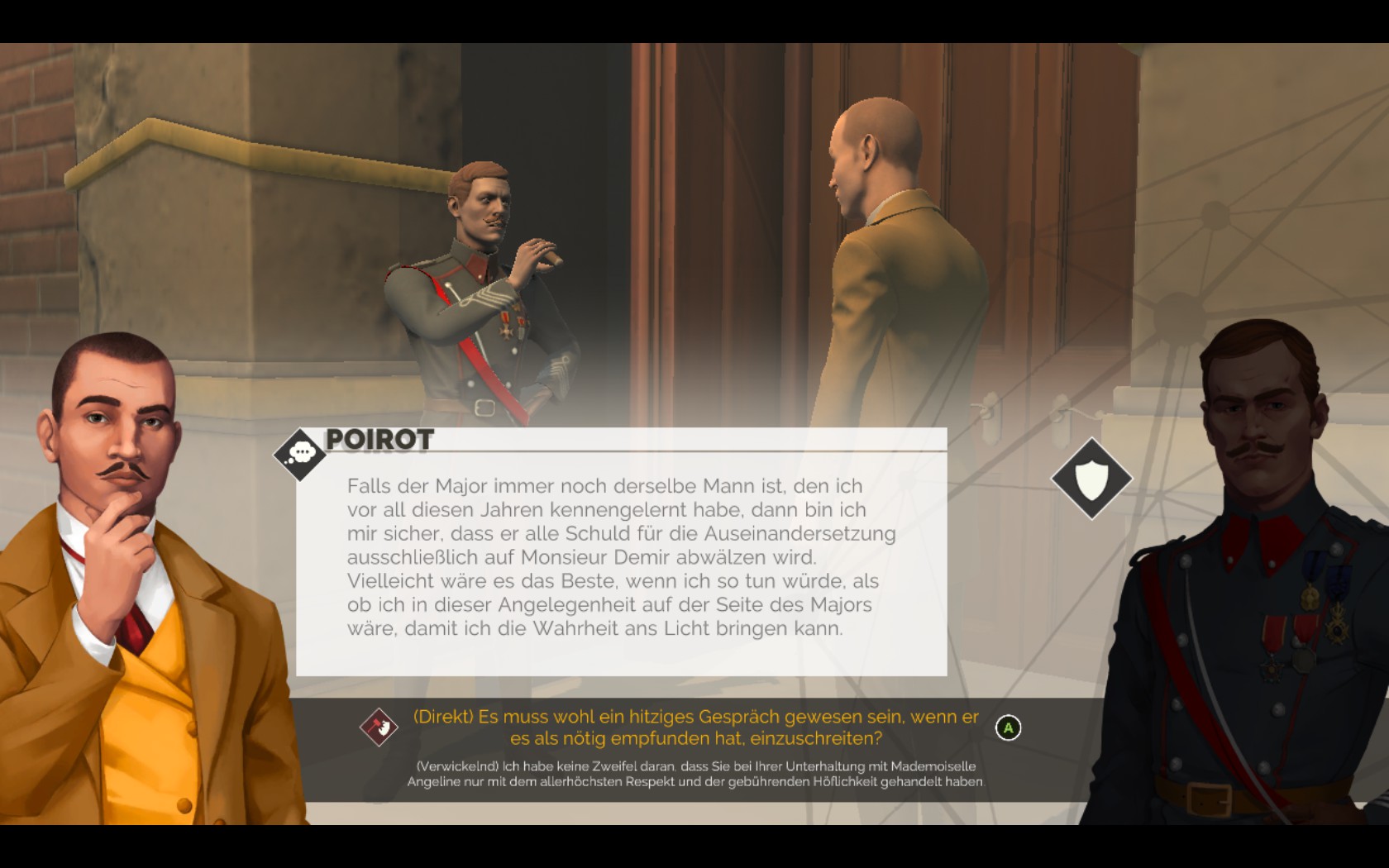Click the thought bubble icon beside POIROT
Viewport: 1389px width, 868px height.
299,454
